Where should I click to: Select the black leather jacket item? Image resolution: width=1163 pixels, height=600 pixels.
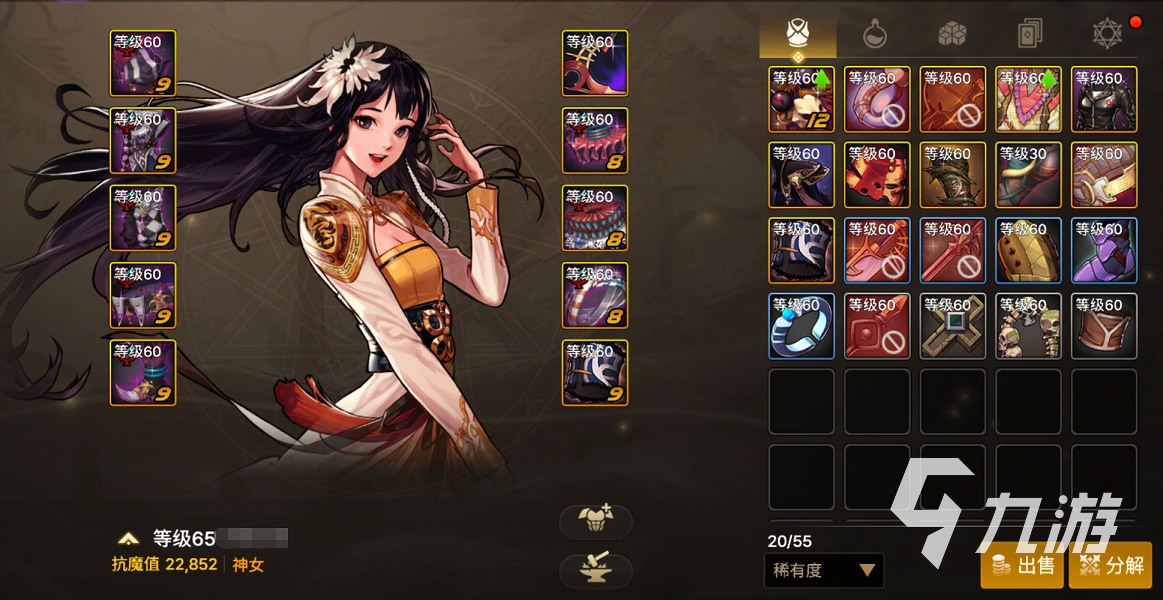[1104, 99]
